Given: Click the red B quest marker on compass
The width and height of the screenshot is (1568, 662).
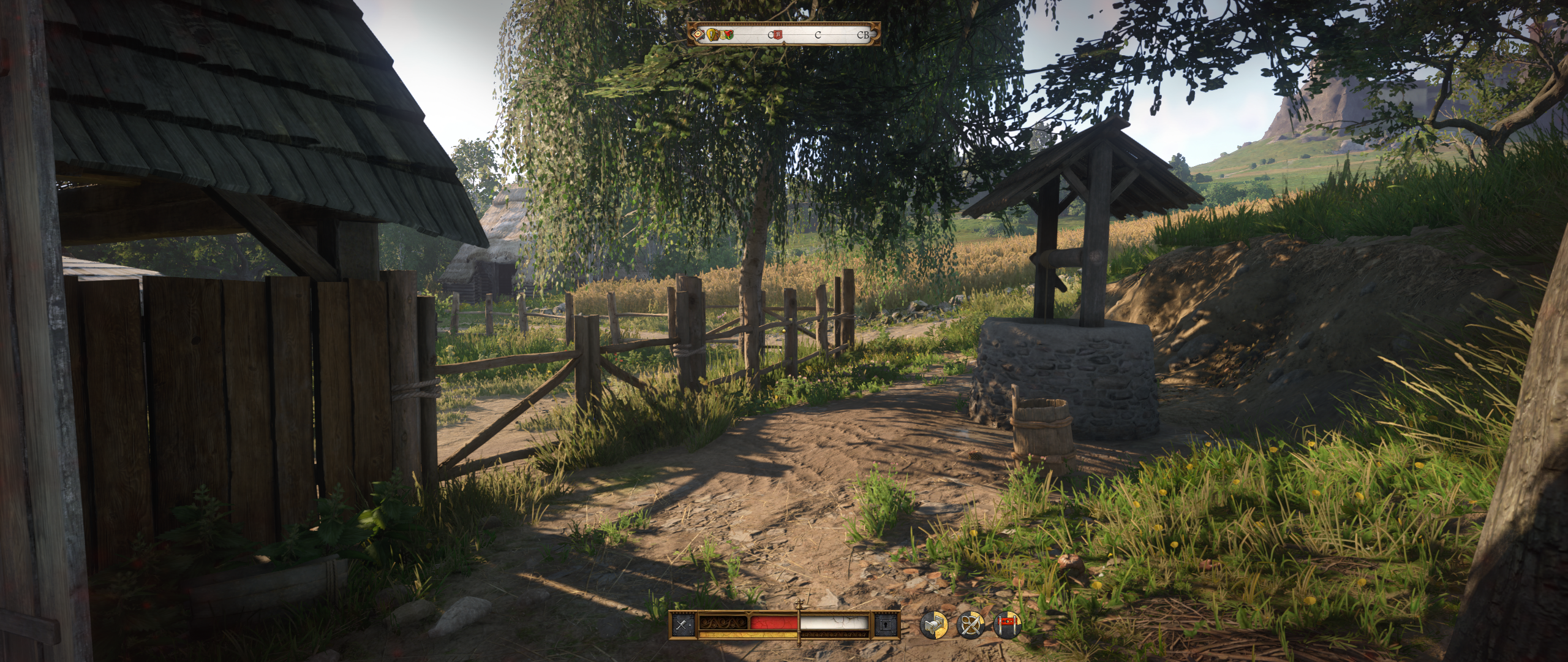Looking at the screenshot, I should click(x=778, y=35).
